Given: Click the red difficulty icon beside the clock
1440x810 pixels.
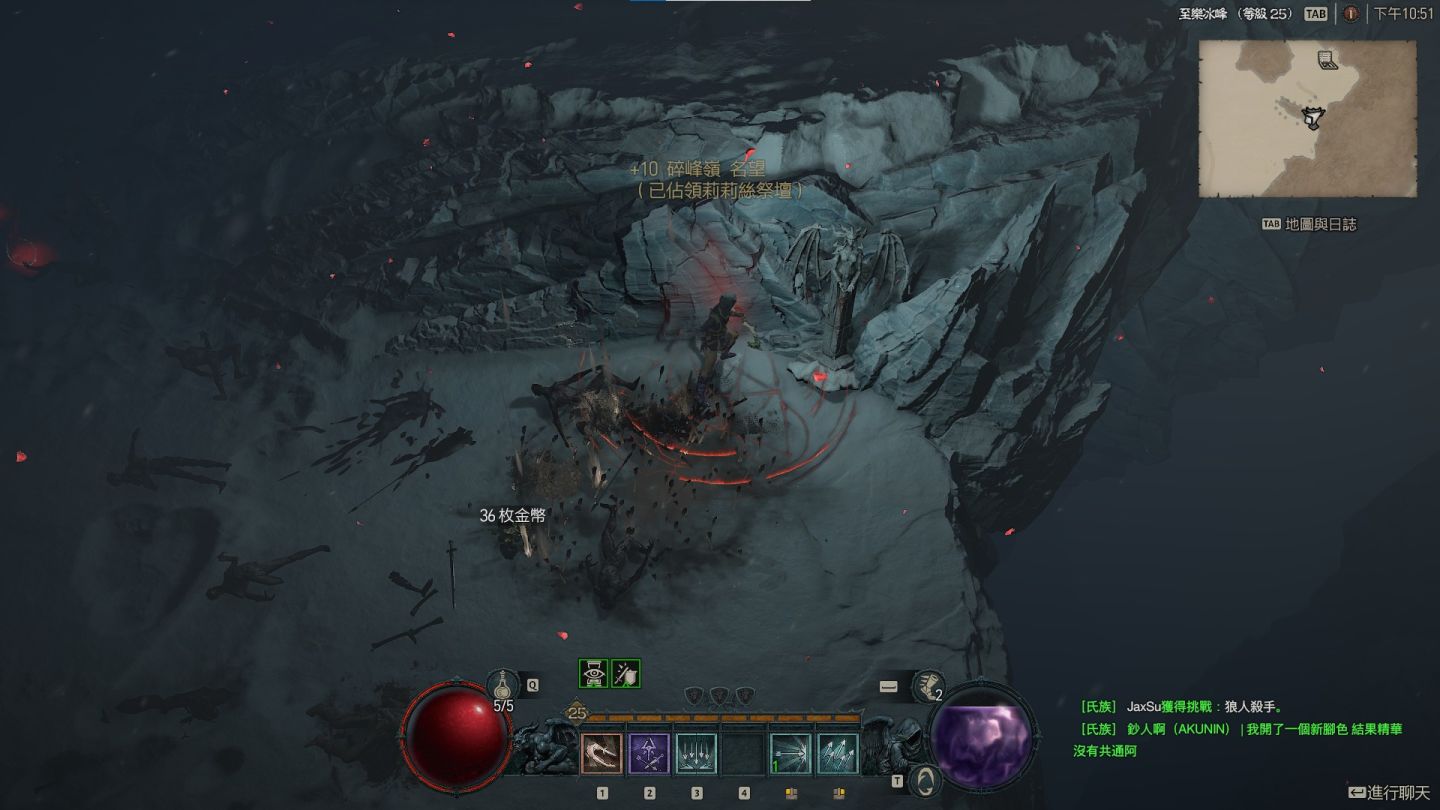Looking at the screenshot, I should [1350, 14].
